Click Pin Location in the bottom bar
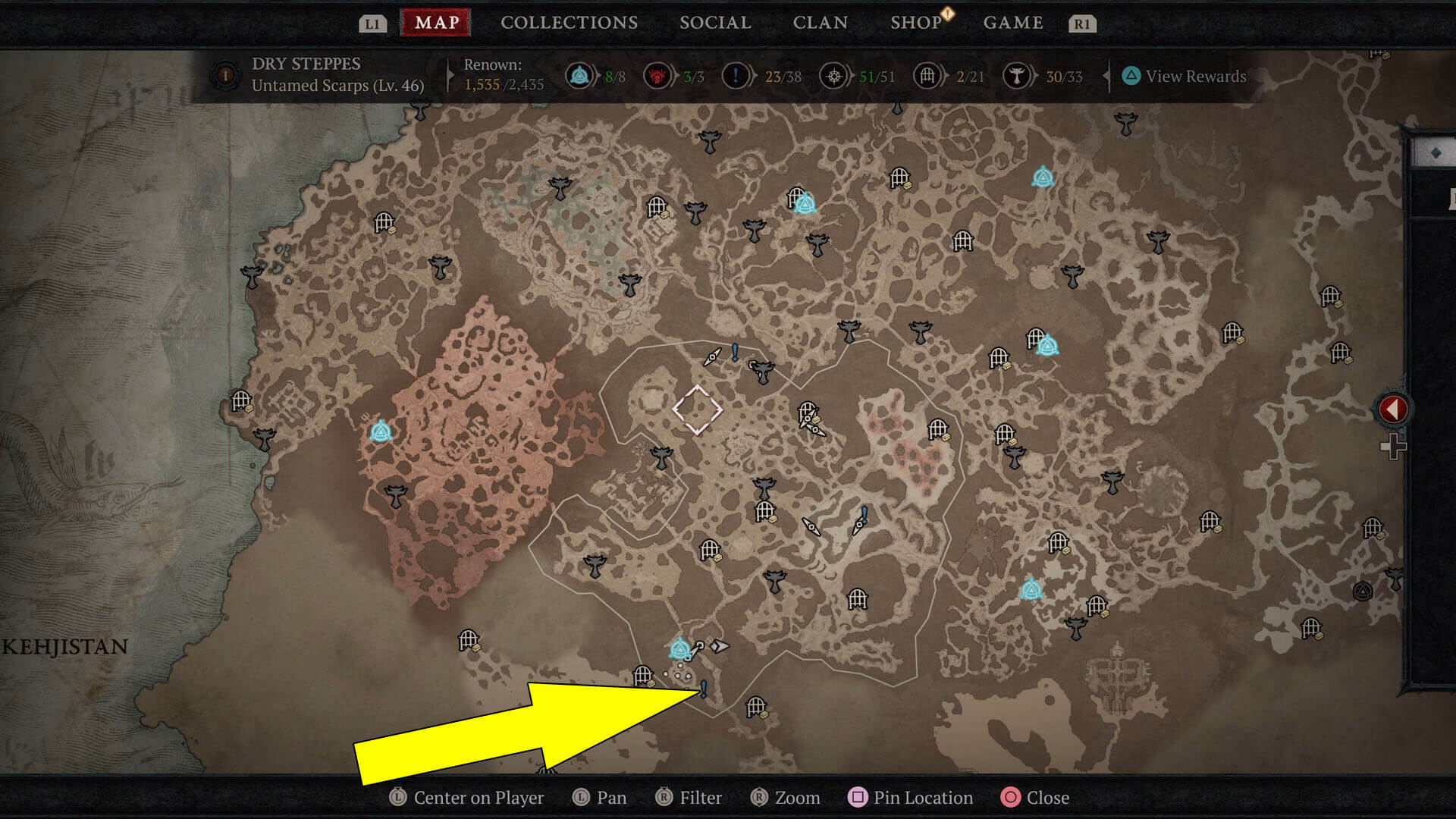The height and width of the screenshot is (819, 1456). coord(912,798)
